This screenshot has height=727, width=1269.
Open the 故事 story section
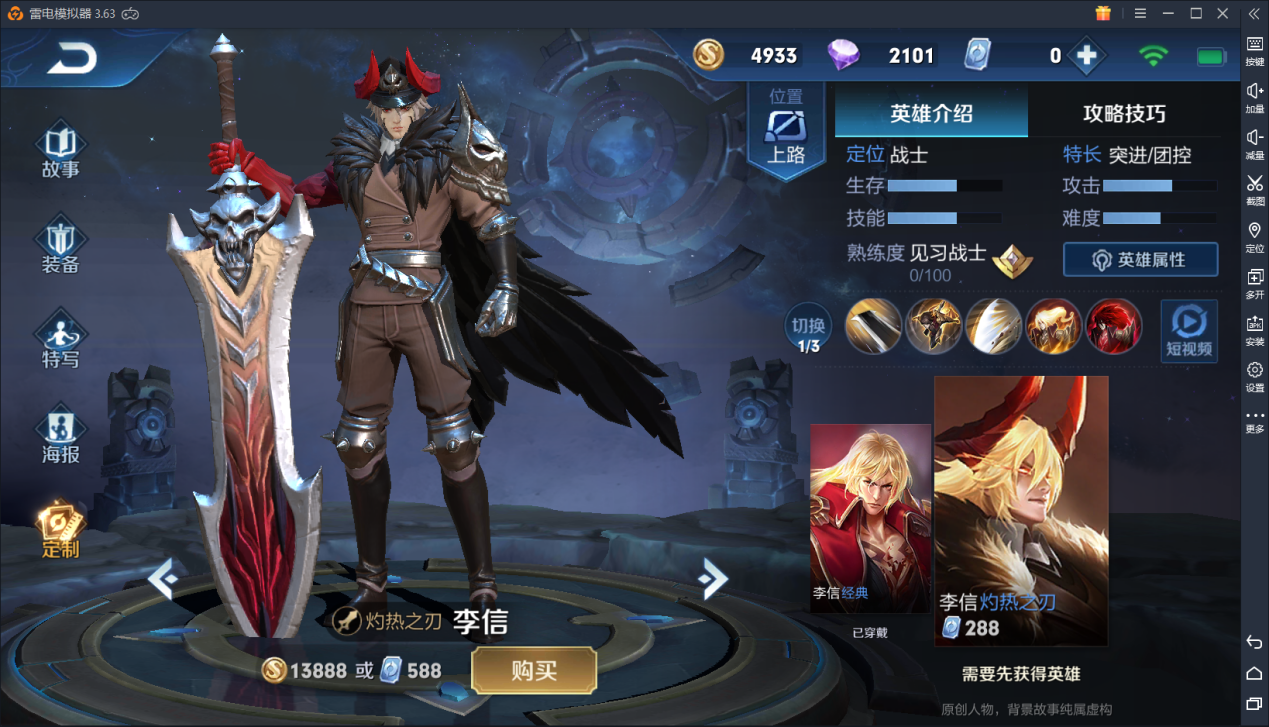pos(60,151)
